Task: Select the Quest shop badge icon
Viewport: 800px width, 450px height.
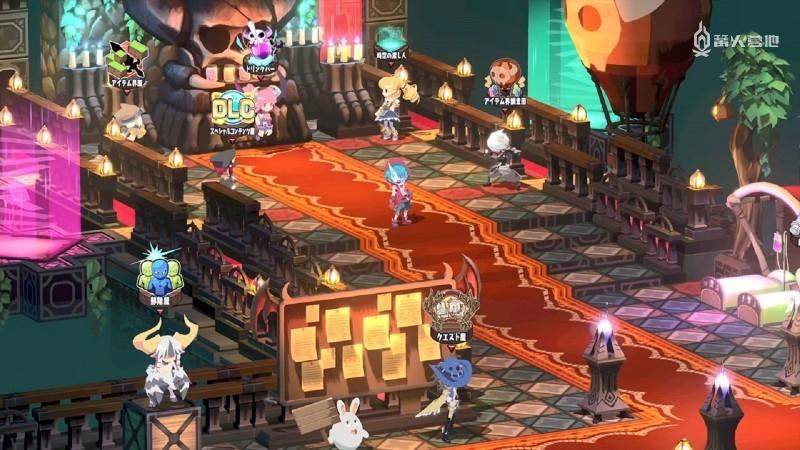Action: coord(446,310)
